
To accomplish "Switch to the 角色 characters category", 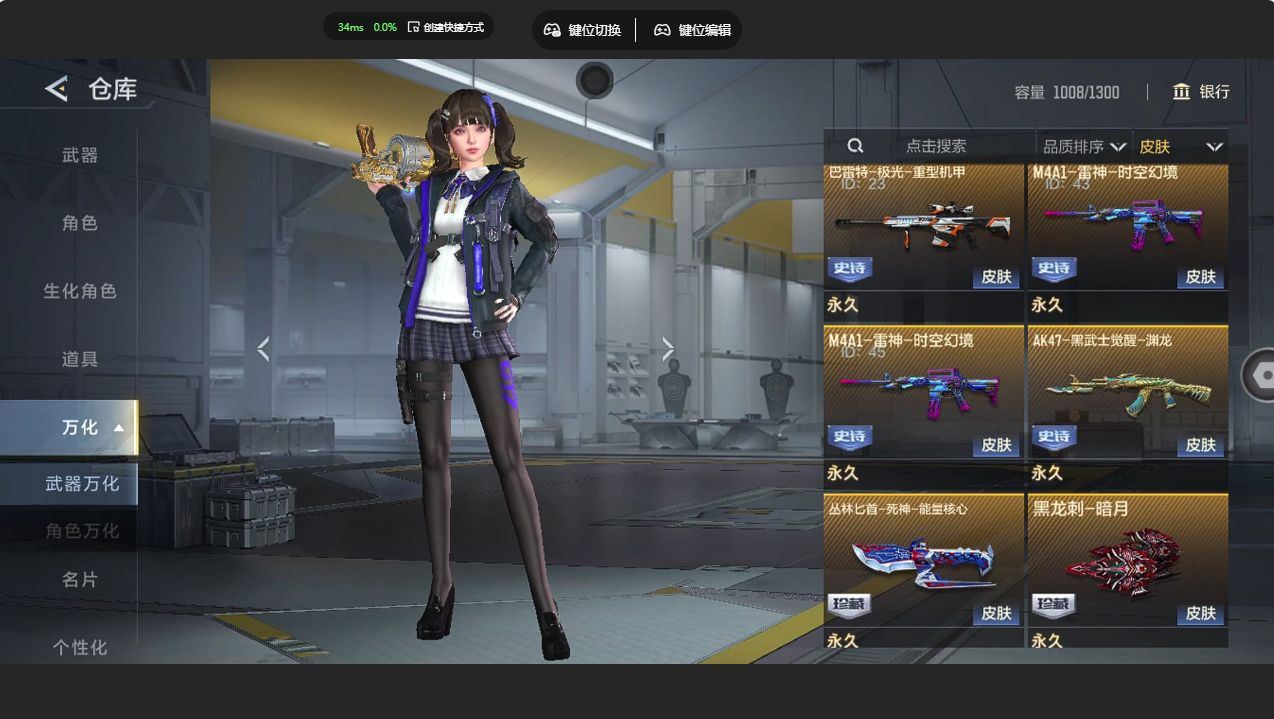I will [x=80, y=223].
